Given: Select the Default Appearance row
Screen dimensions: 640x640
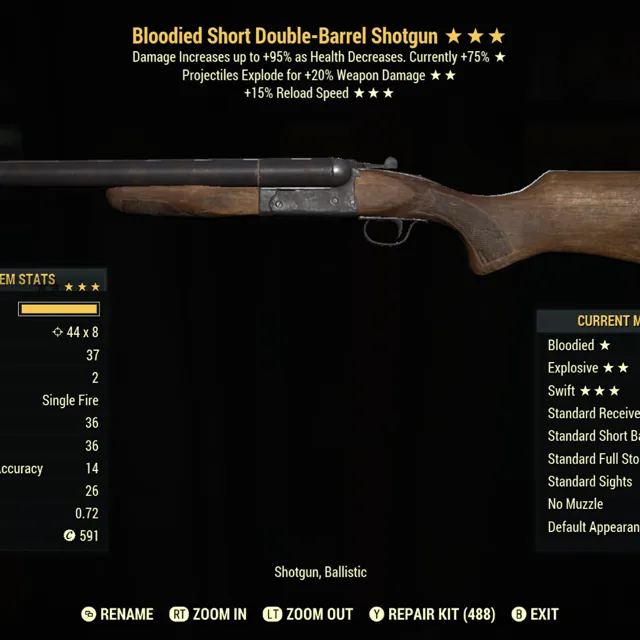Looking at the screenshot, I should click(593, 527).
